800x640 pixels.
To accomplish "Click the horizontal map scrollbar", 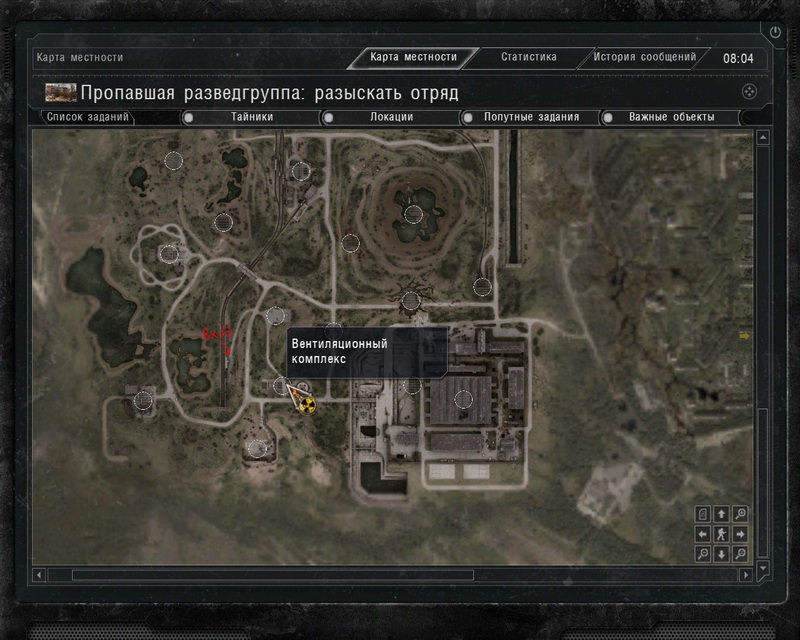I will click(270, 575).
